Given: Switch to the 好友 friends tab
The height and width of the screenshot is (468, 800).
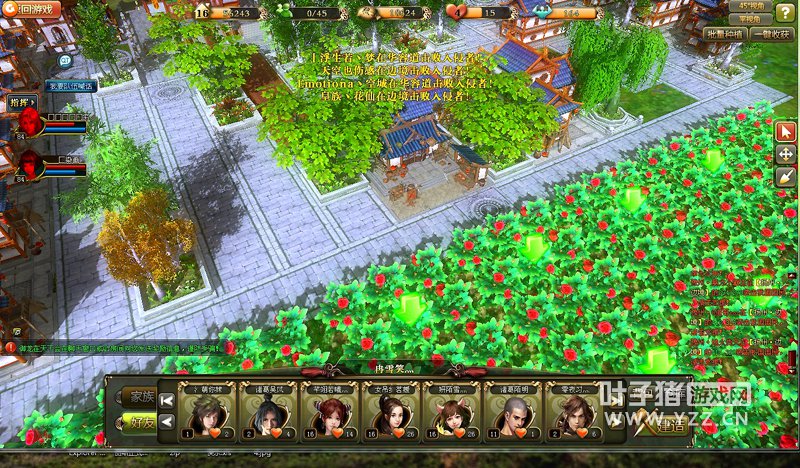Looking at the screenshot, I should click(x=138, y=420).
